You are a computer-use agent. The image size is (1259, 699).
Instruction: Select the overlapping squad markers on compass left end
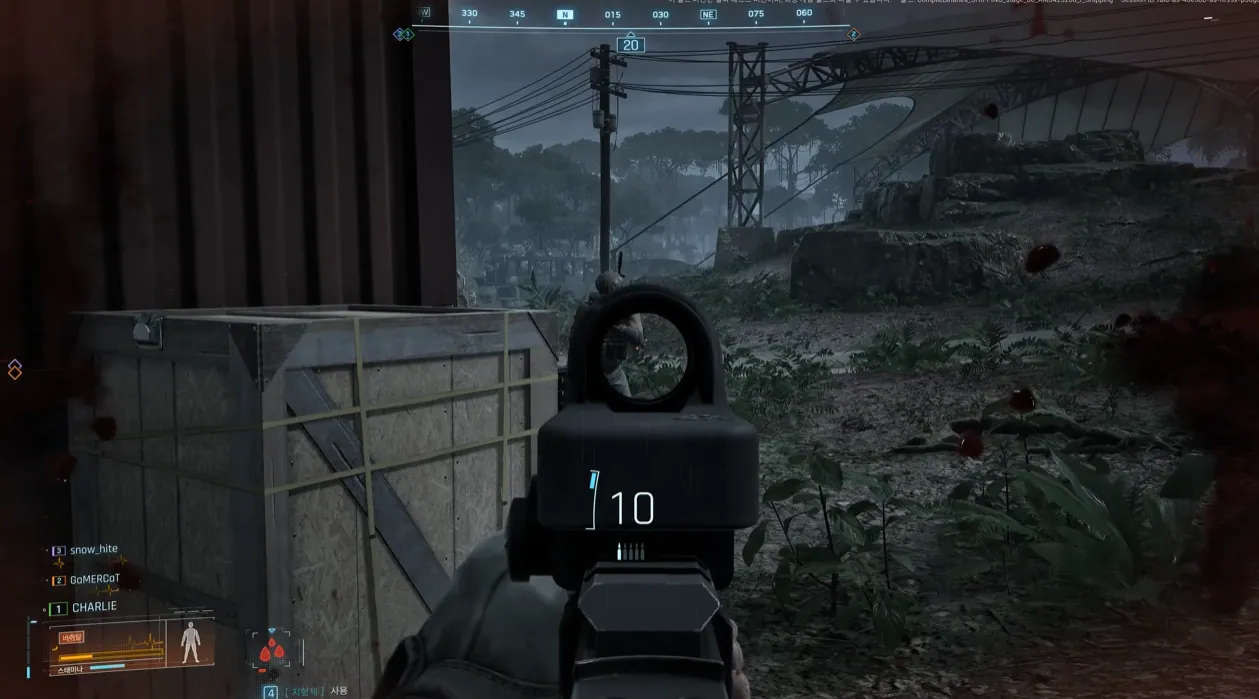(403, 34)
